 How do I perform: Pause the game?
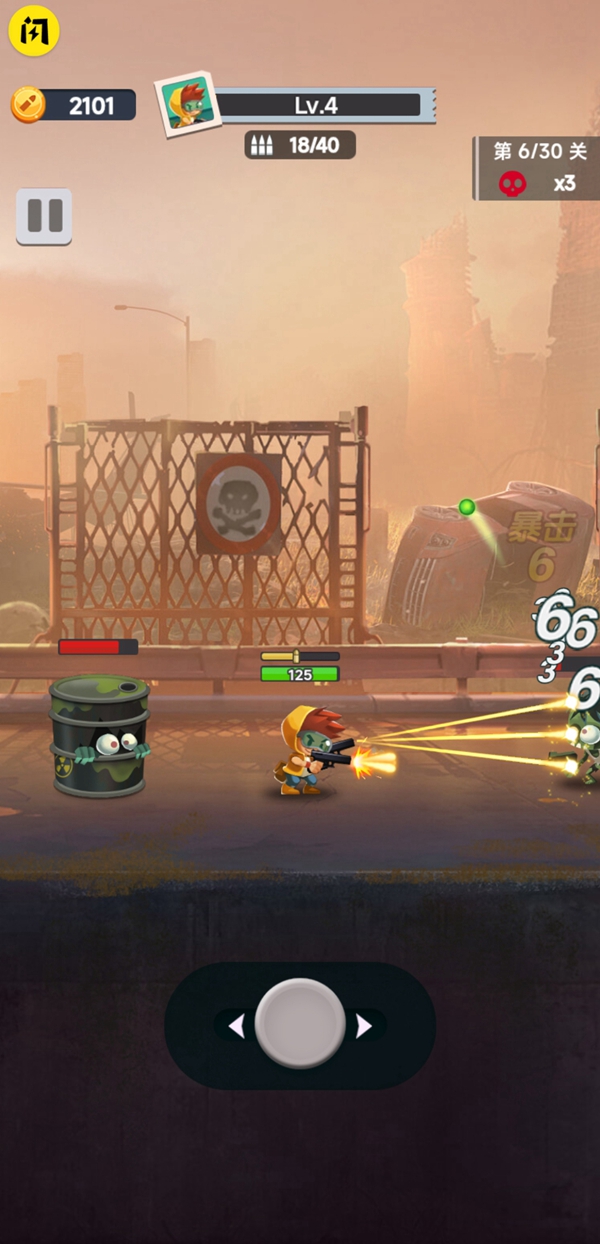tap(44, 216)
